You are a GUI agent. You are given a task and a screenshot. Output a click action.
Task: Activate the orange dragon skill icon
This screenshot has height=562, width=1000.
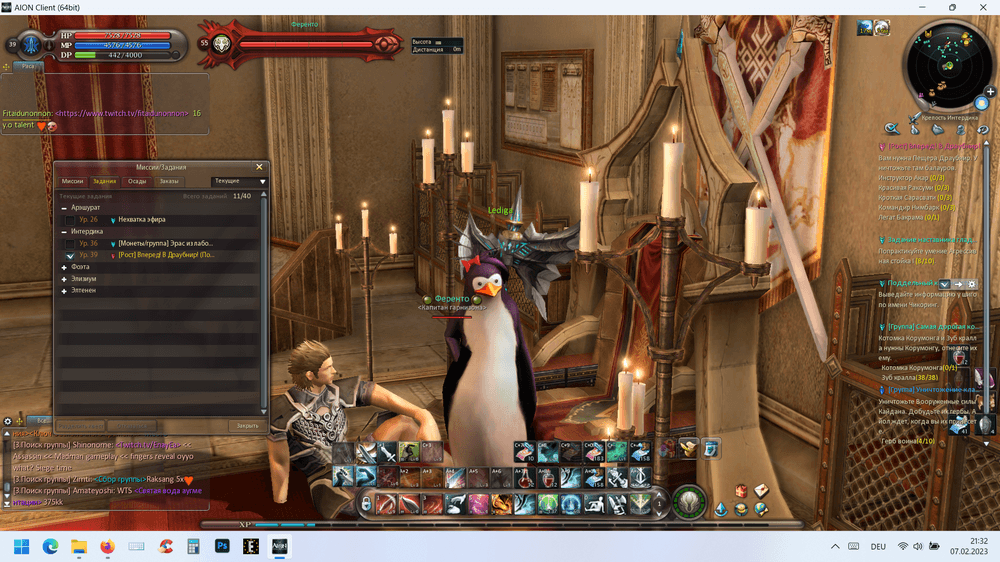pyautogui.click(x=501, y=503)
